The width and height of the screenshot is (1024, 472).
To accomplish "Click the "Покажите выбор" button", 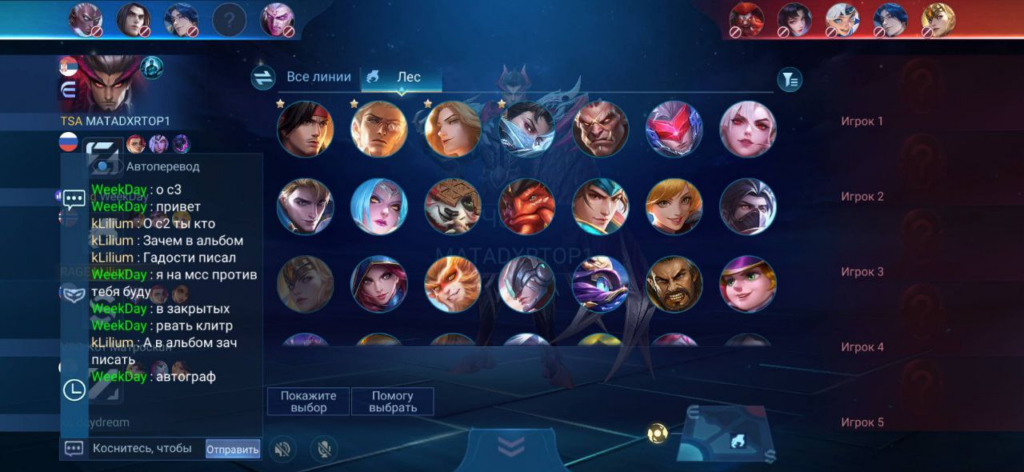I will click(309, 401).
